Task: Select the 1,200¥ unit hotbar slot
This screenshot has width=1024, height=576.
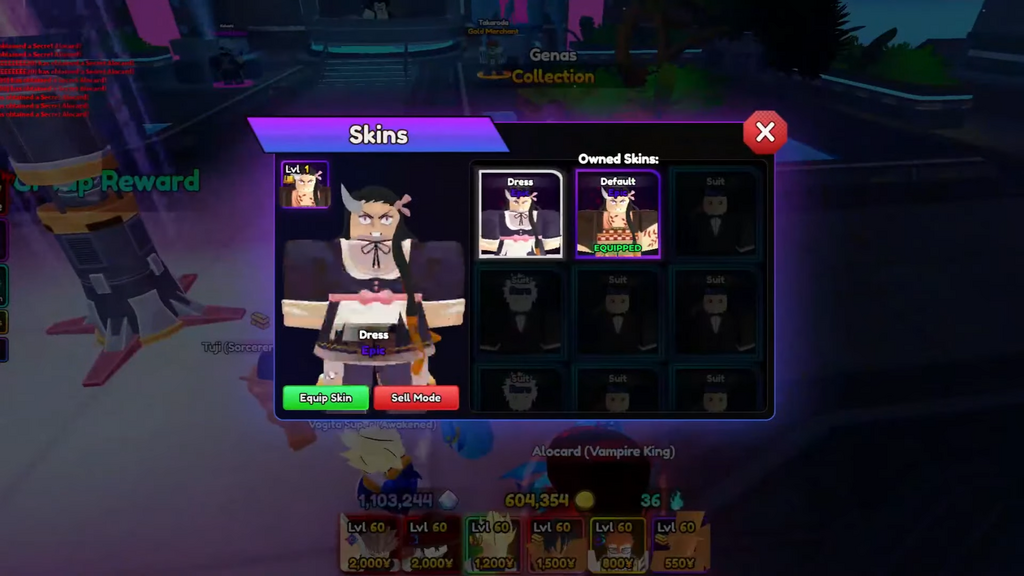Action: [493, 545]
